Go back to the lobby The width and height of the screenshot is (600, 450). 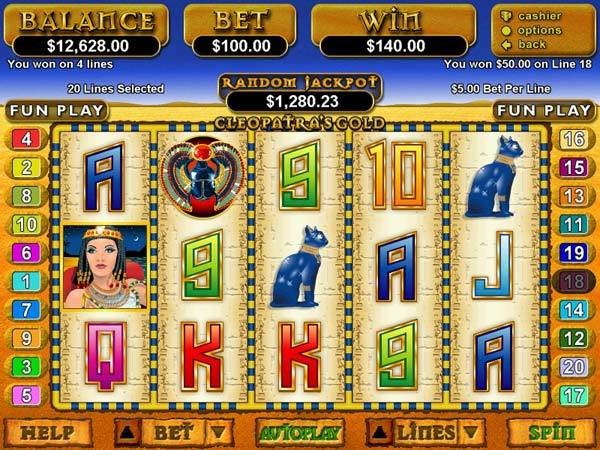pyautogui.click(x=532, y=45)
